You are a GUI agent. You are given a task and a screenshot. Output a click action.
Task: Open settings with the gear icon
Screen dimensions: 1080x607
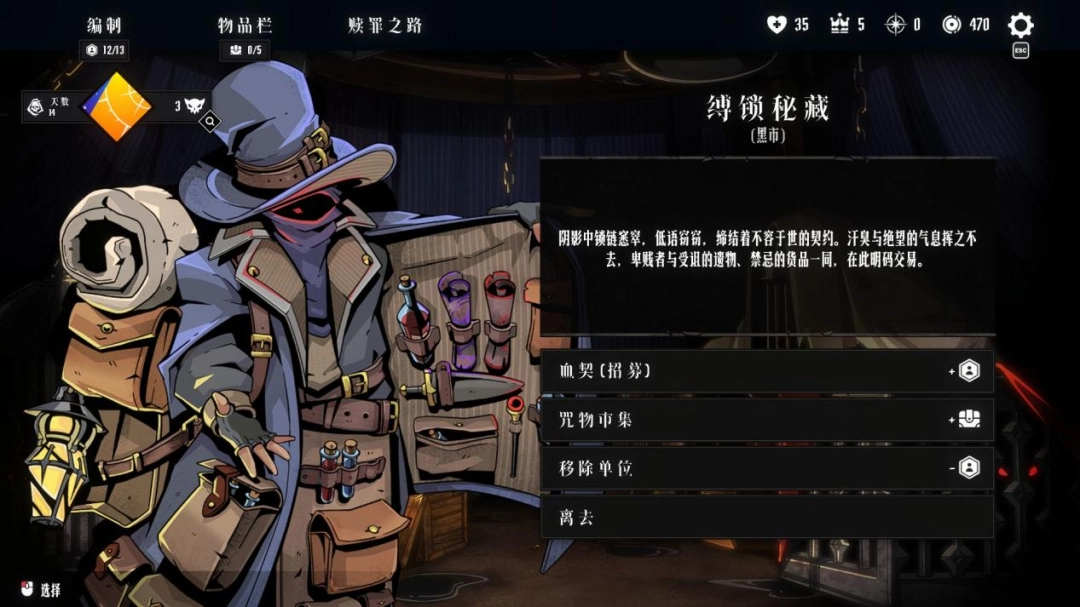point(1020,25)
